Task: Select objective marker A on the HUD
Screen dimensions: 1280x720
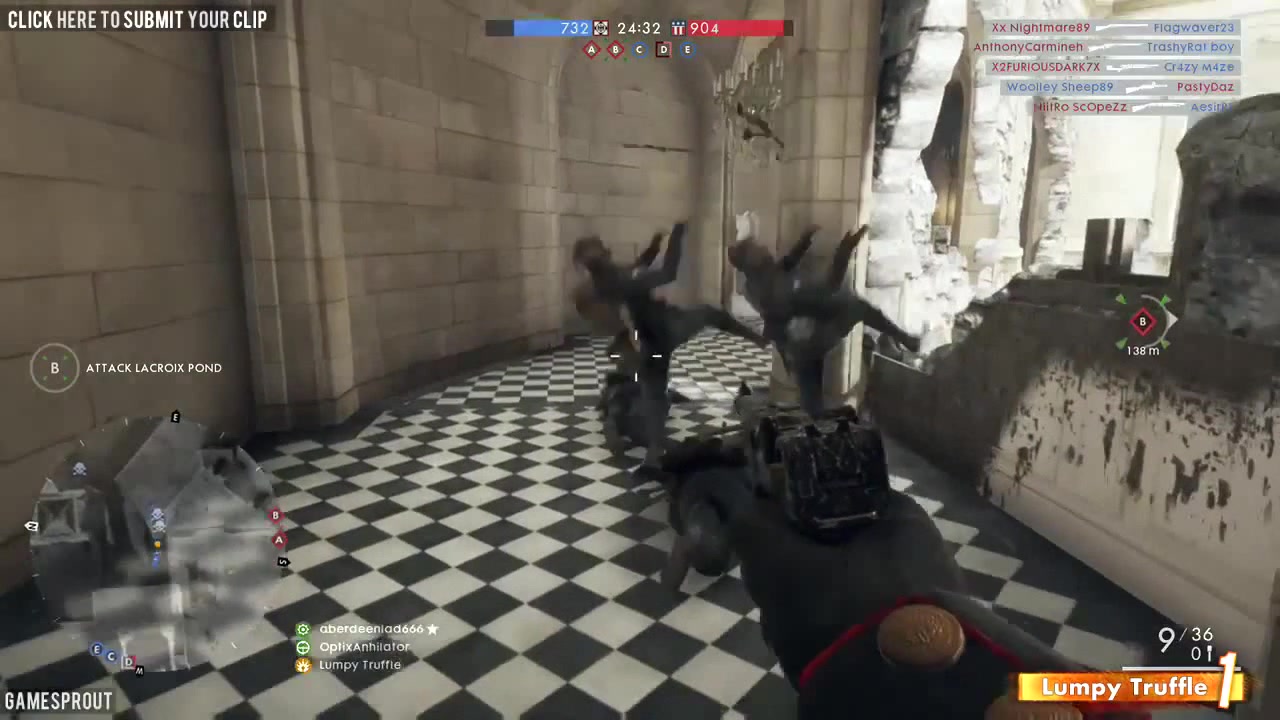Action: (x=591, y=49)
